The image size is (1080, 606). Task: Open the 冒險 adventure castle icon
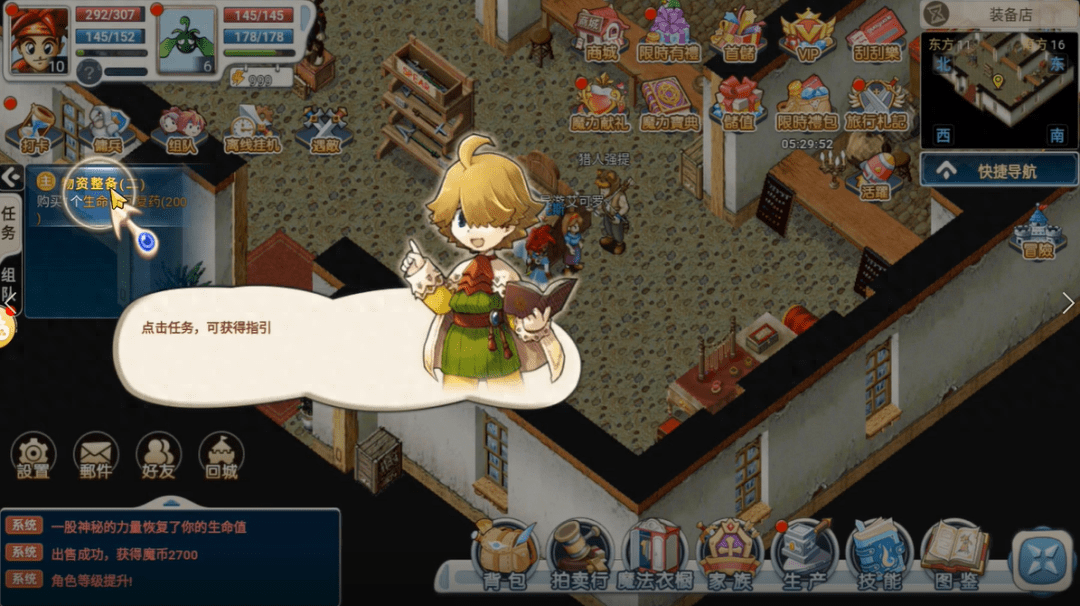(x=1037, y=234)
